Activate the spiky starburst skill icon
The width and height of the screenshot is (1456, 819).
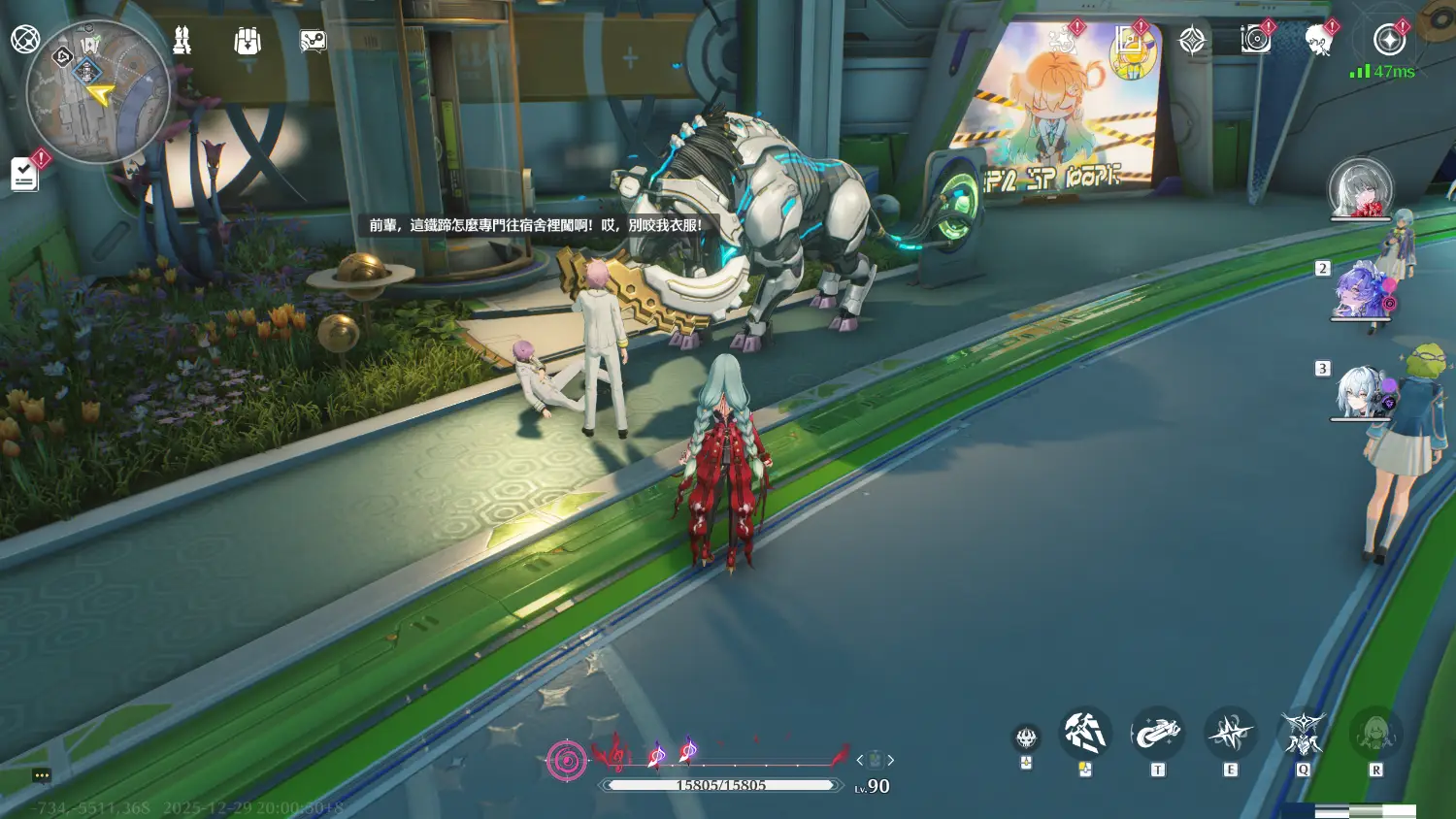(x=1230, y=734)
